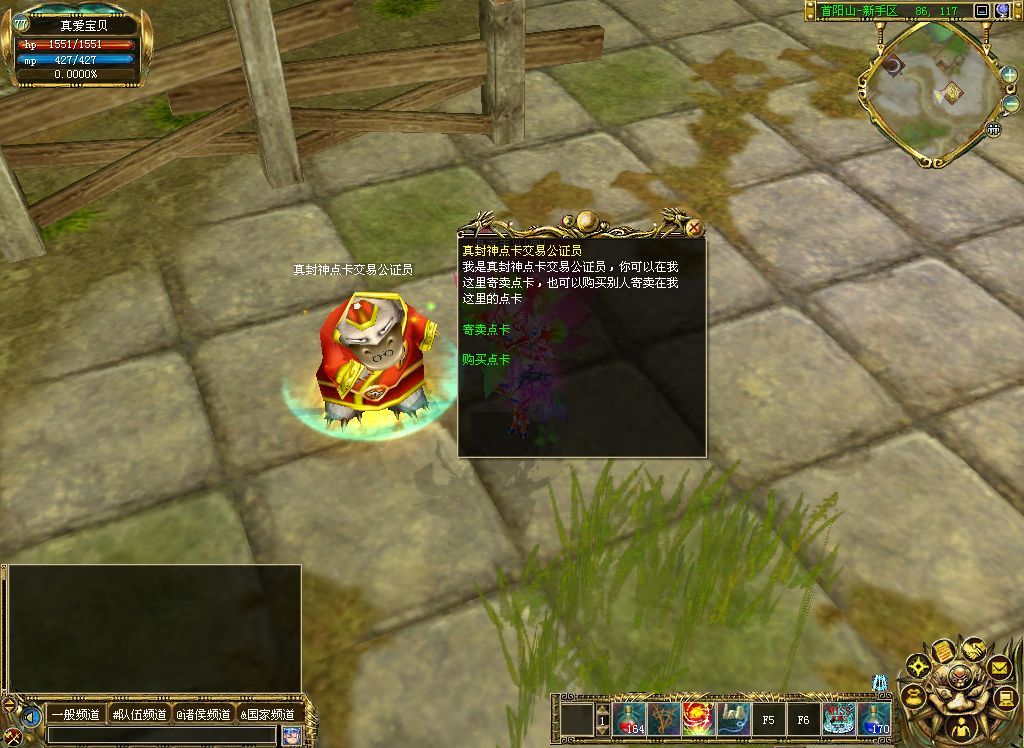Activate the fiery swirl skill icon
This screenshot has width=1024, height=748.
click(696, 719)
